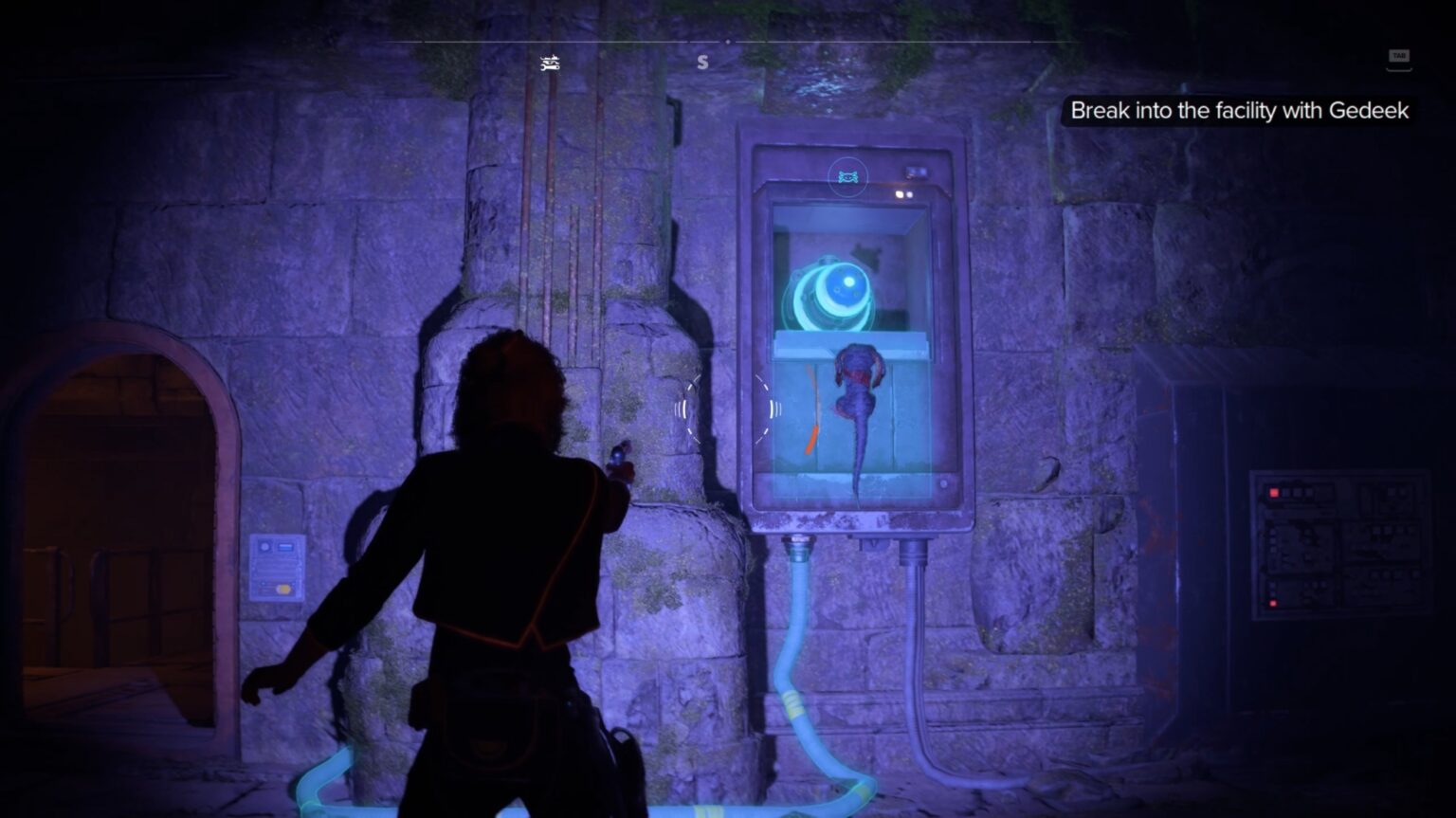Toggle the small display above the machine window
This screenshot has width=1456, height=818.
915,172
